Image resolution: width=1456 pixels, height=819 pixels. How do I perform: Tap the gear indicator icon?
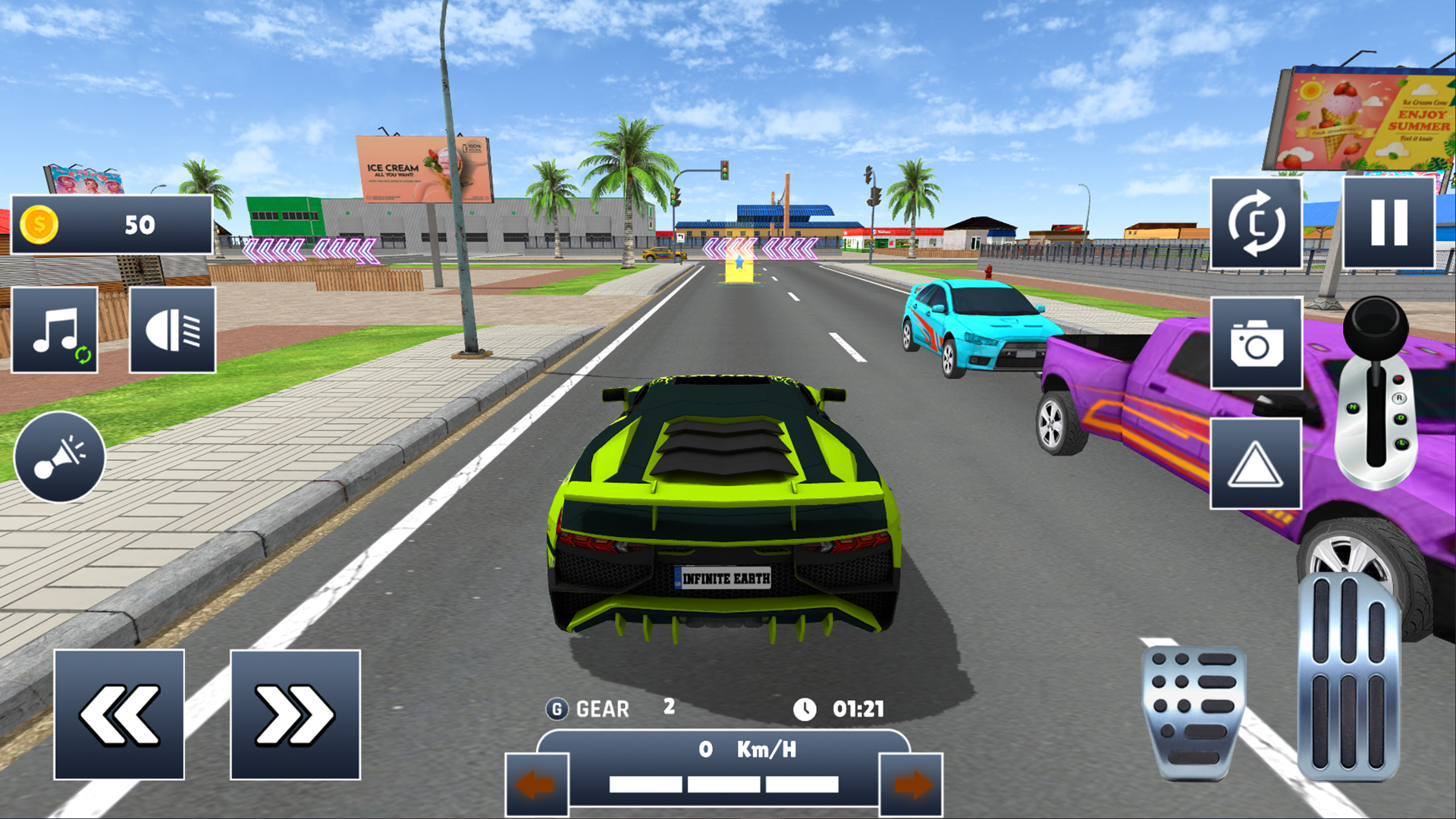[x=557, y=708]
